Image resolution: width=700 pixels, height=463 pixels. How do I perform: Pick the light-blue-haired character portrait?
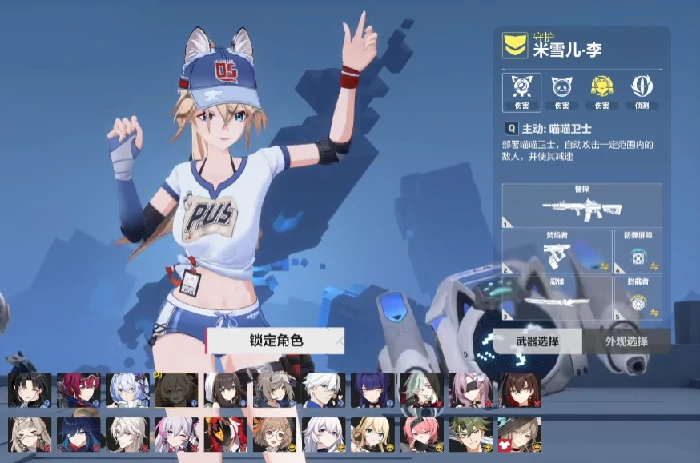click(x=127, y=390)
